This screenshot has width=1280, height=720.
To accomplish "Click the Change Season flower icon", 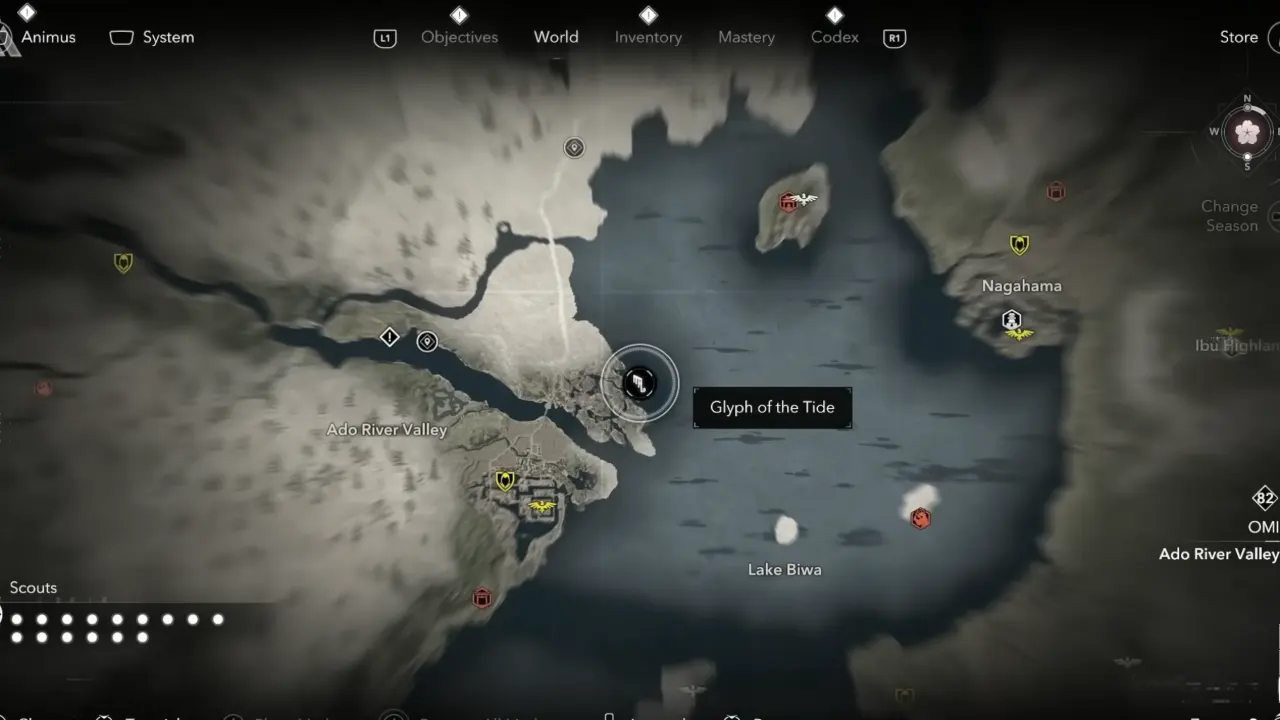I will (1247, 132).
